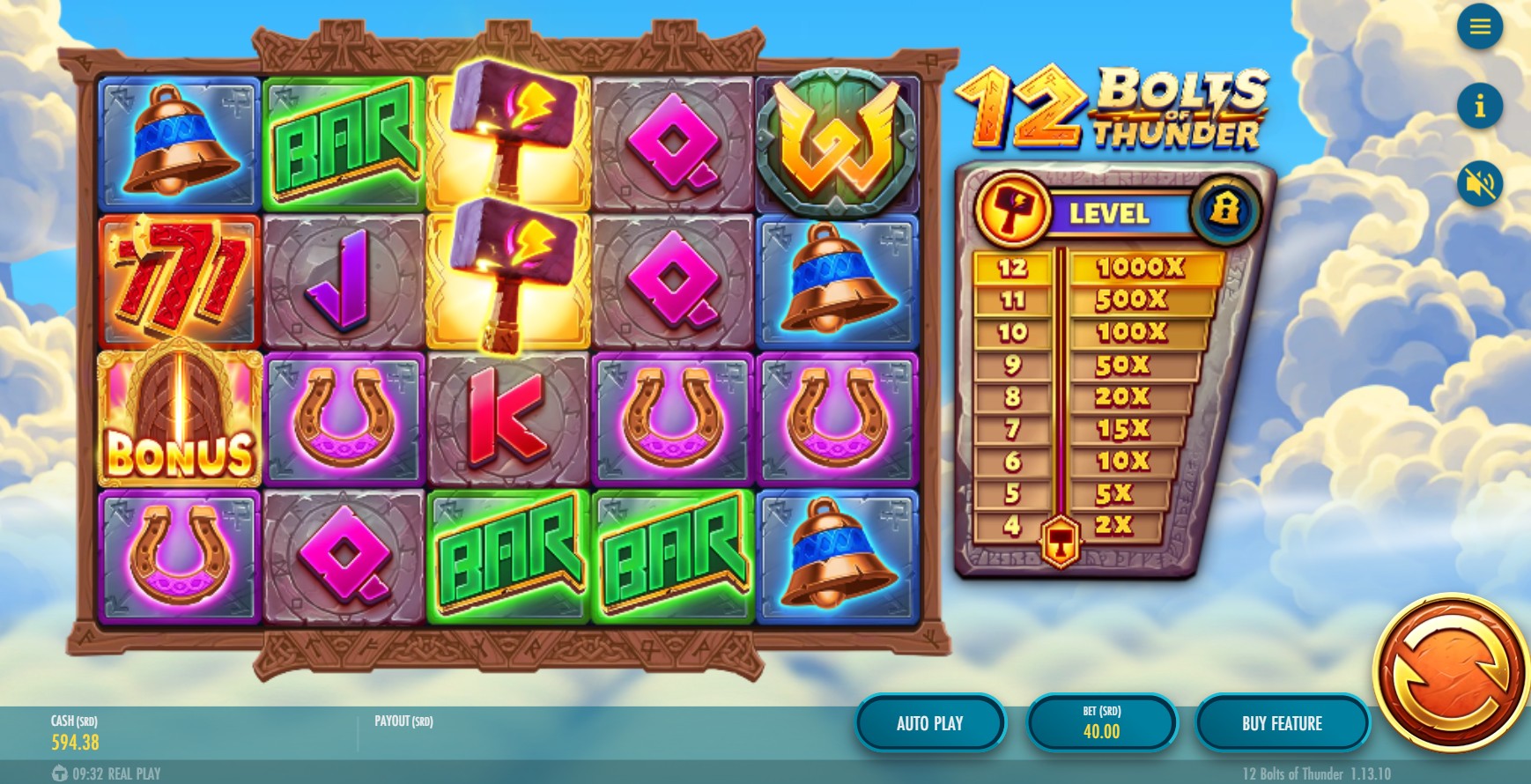This screenshot has height=784, width=1531.
Task: Change the bet amount
Action: pos(1101,723)
